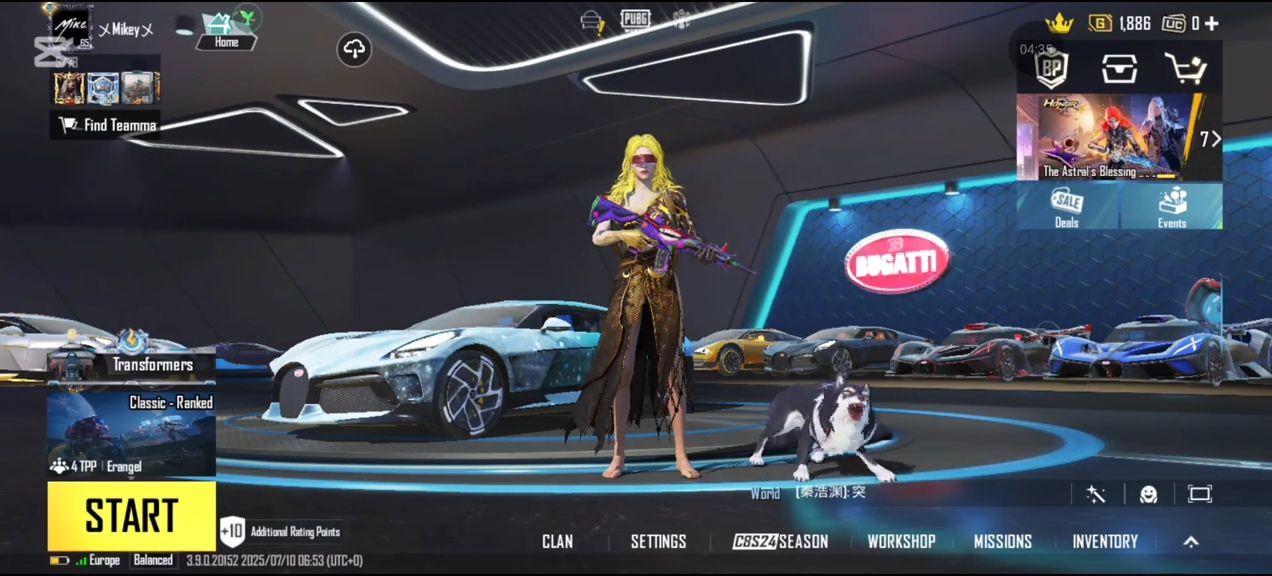The height and width of the screenshot is (576, 1272).
Task: Choose the Classic - Ranked mode panel
Action: tap(131, 432)
